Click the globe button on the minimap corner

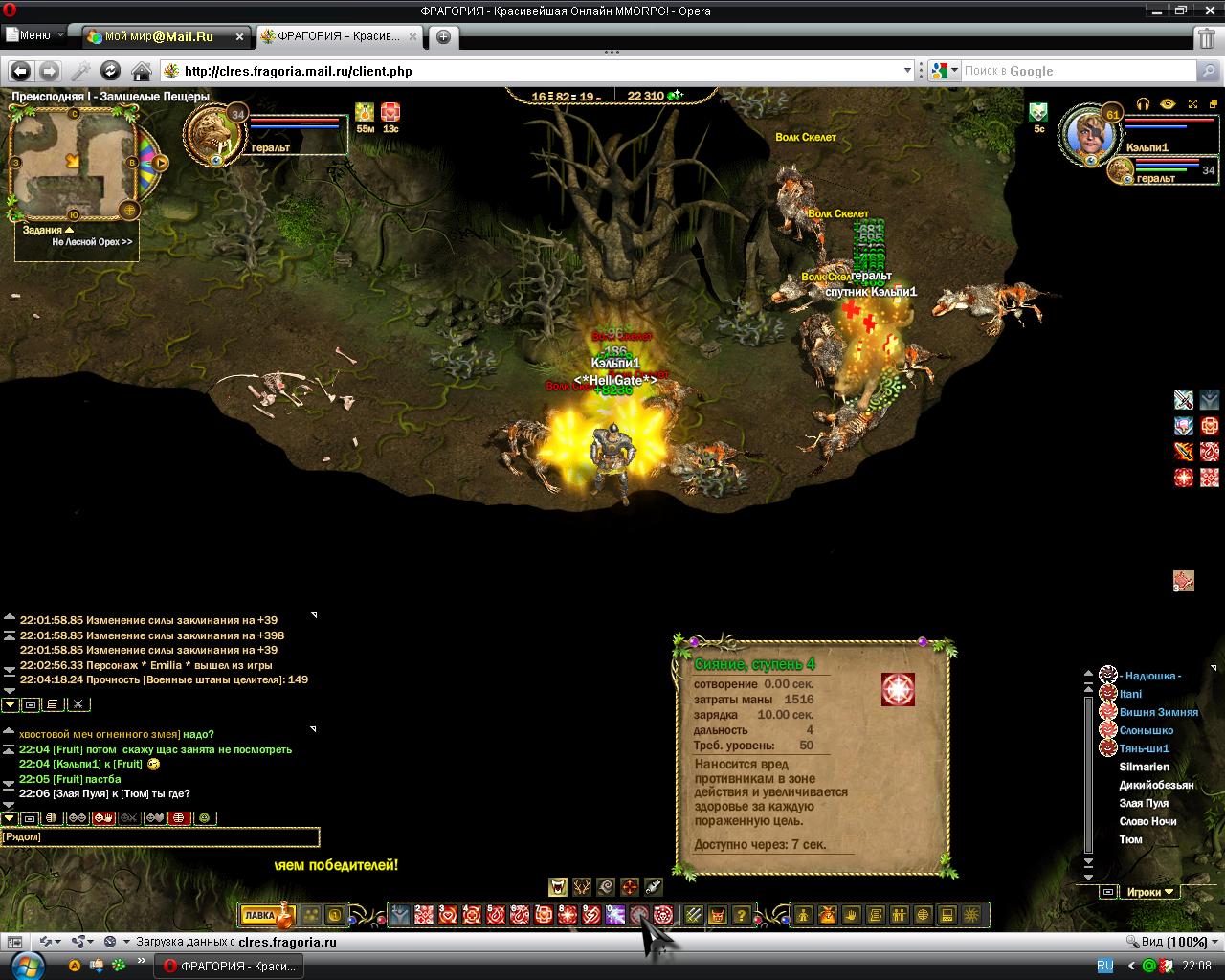[x=130, y=211]
